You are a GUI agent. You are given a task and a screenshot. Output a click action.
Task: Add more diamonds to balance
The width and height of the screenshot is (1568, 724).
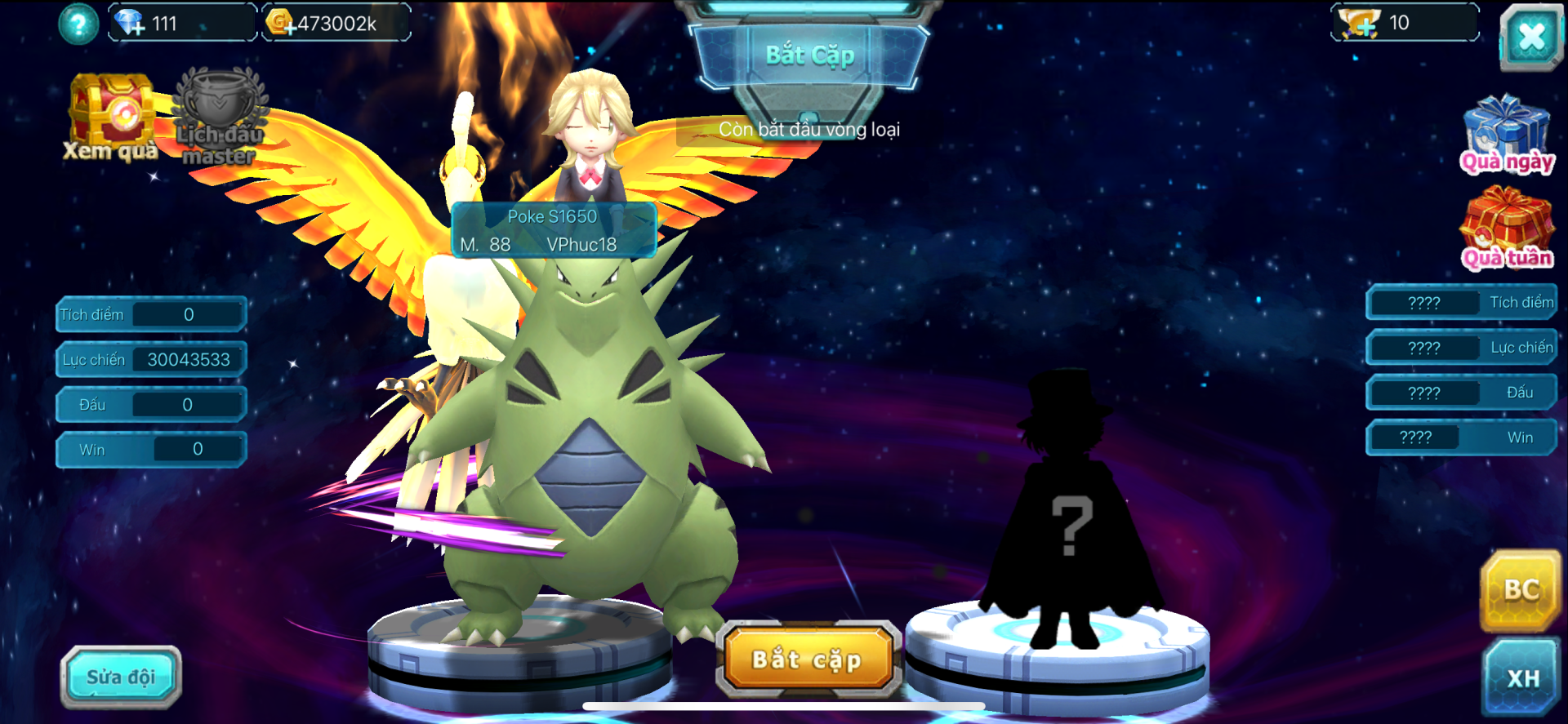[x=130, y=23]
